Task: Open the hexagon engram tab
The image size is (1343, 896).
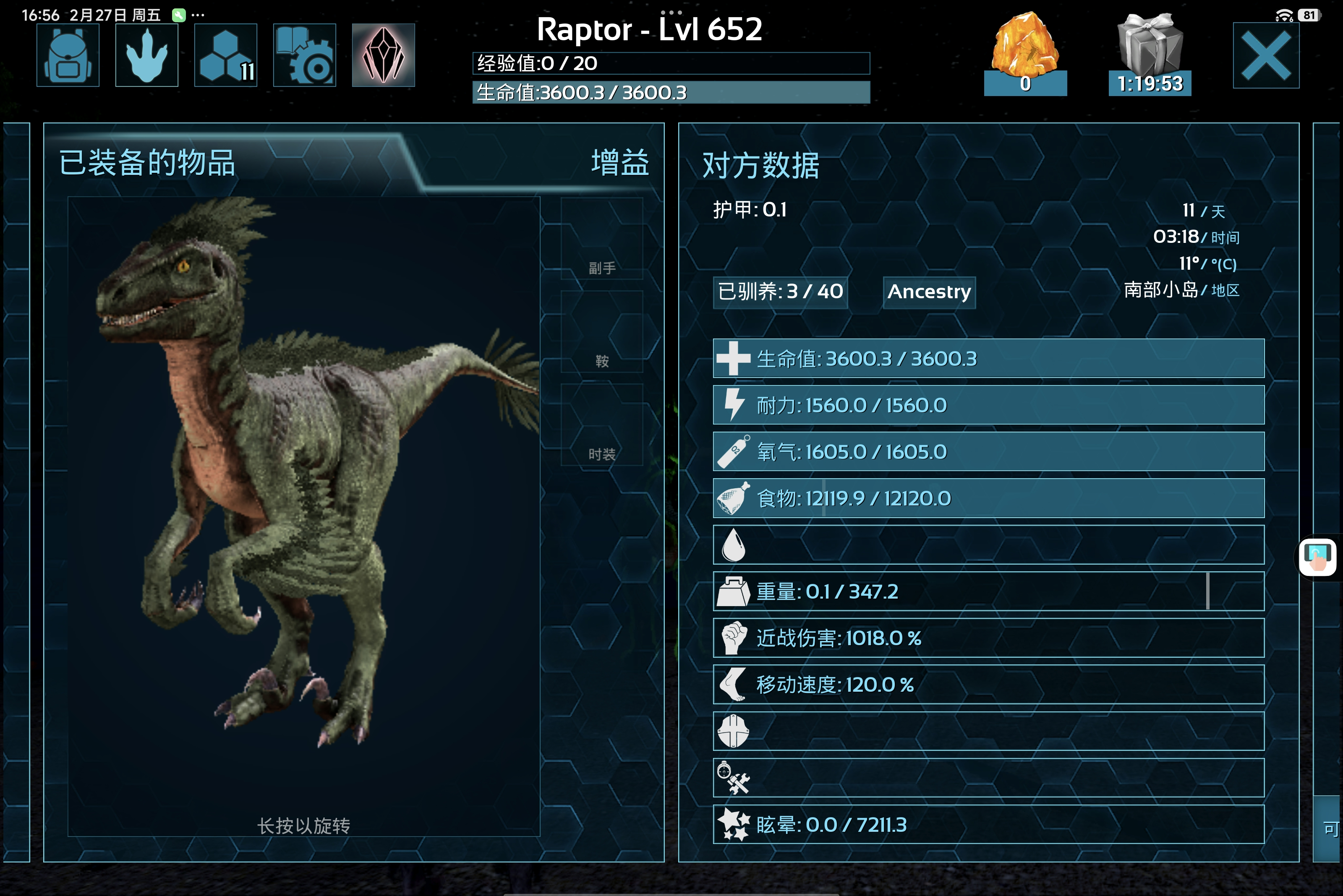Action: [226, 55]
